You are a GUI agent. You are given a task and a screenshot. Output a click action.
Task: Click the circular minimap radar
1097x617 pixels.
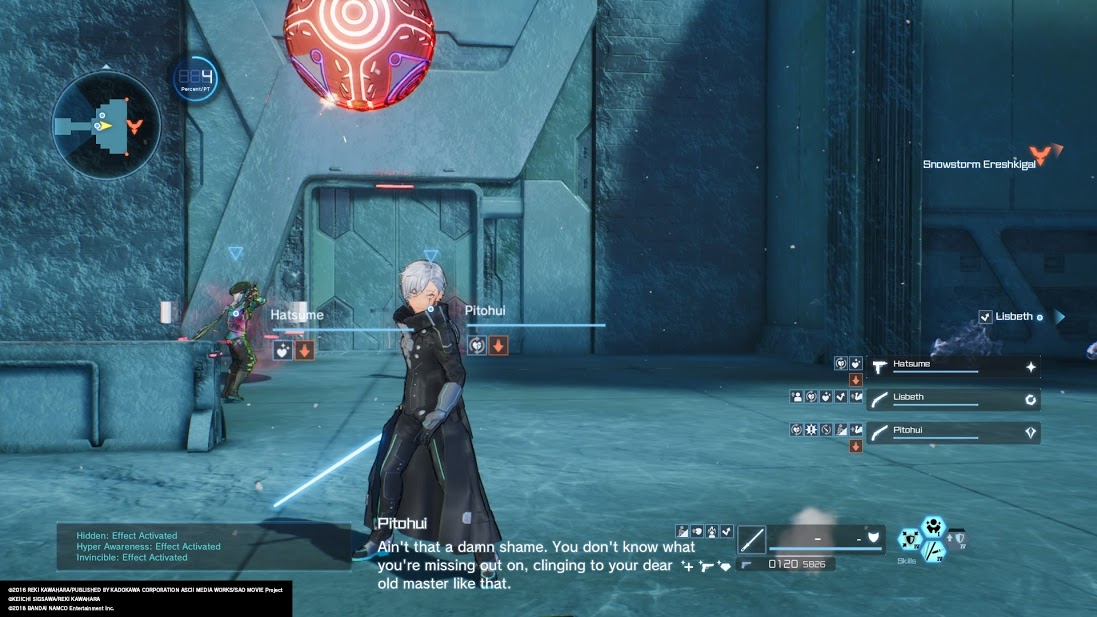(106, 124)
